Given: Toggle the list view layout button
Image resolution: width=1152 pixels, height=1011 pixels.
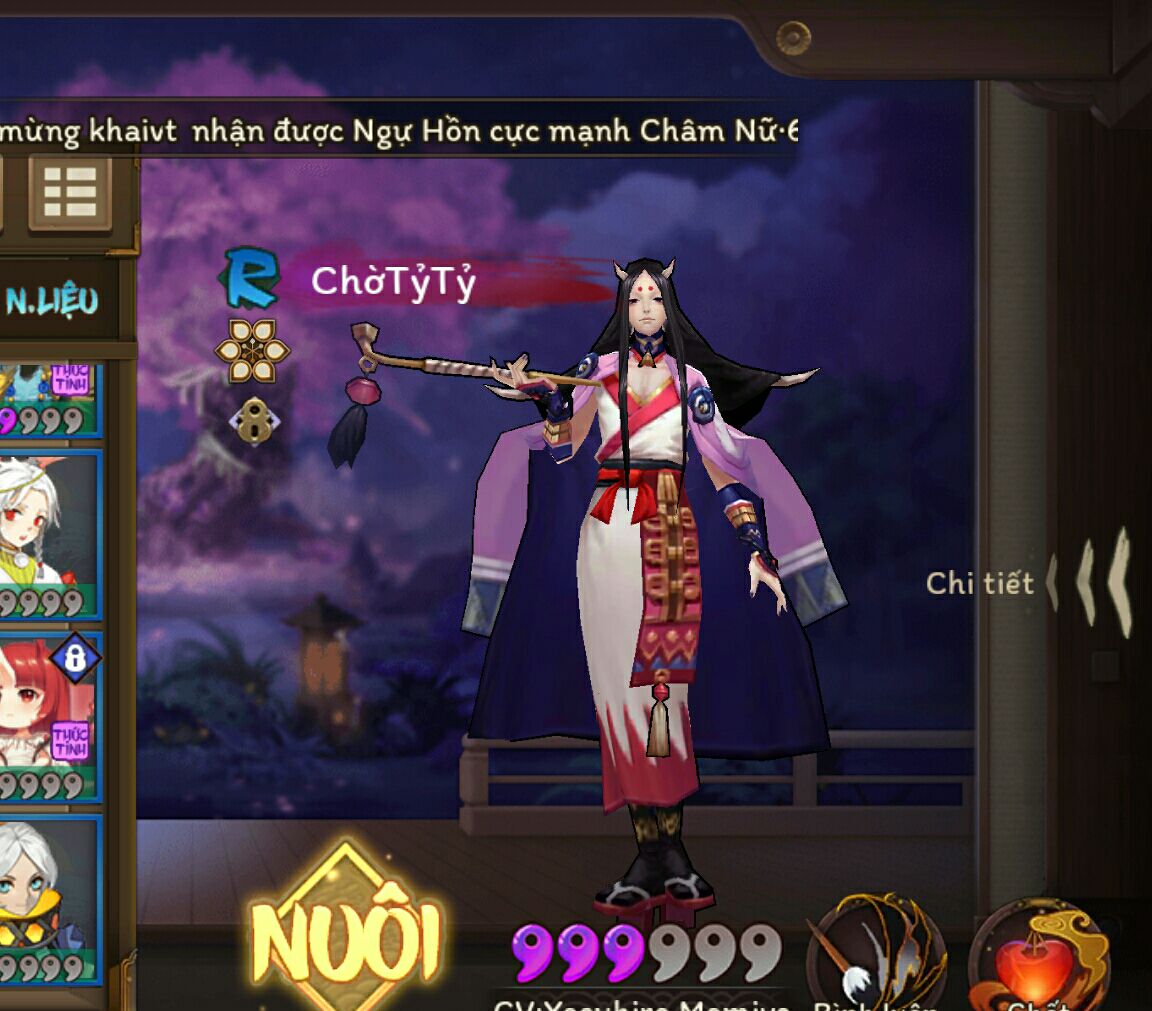Looking at the screenshot, I should [69, 192].
